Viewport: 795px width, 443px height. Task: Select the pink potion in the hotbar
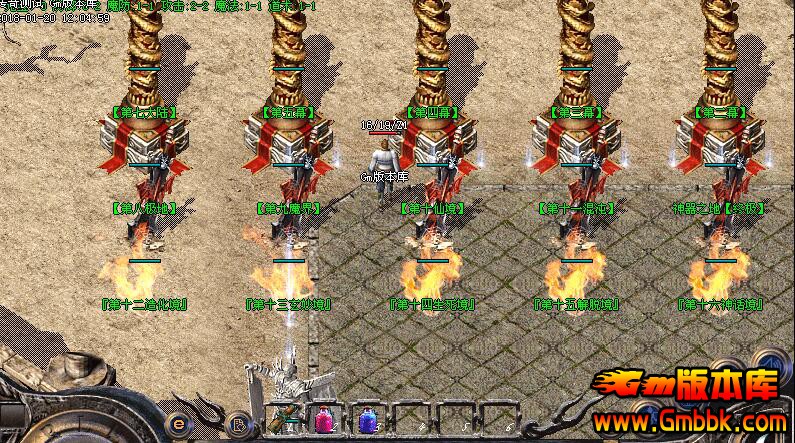coord(324,421)
